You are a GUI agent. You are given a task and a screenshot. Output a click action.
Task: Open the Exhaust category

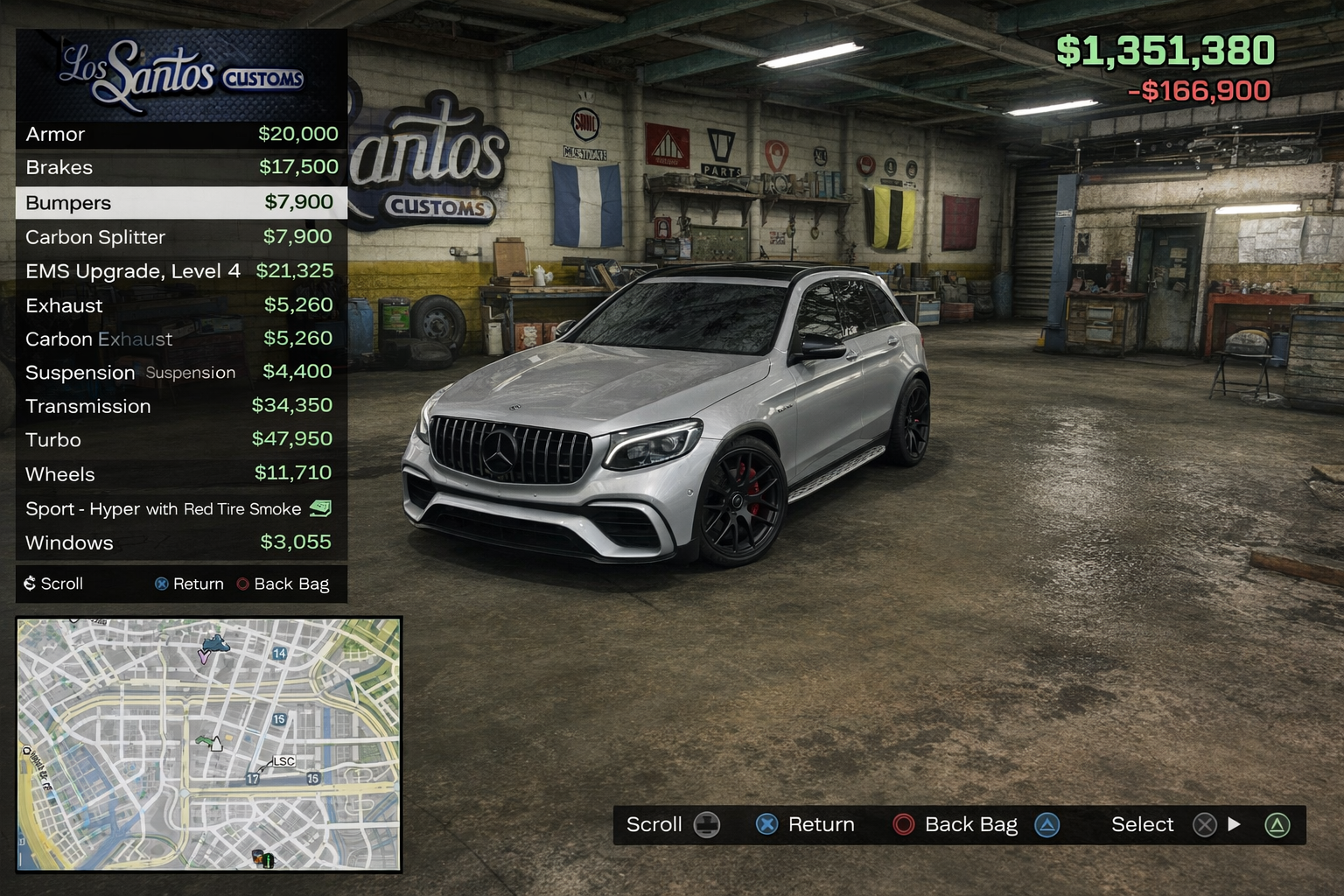[x=181, y=305]
